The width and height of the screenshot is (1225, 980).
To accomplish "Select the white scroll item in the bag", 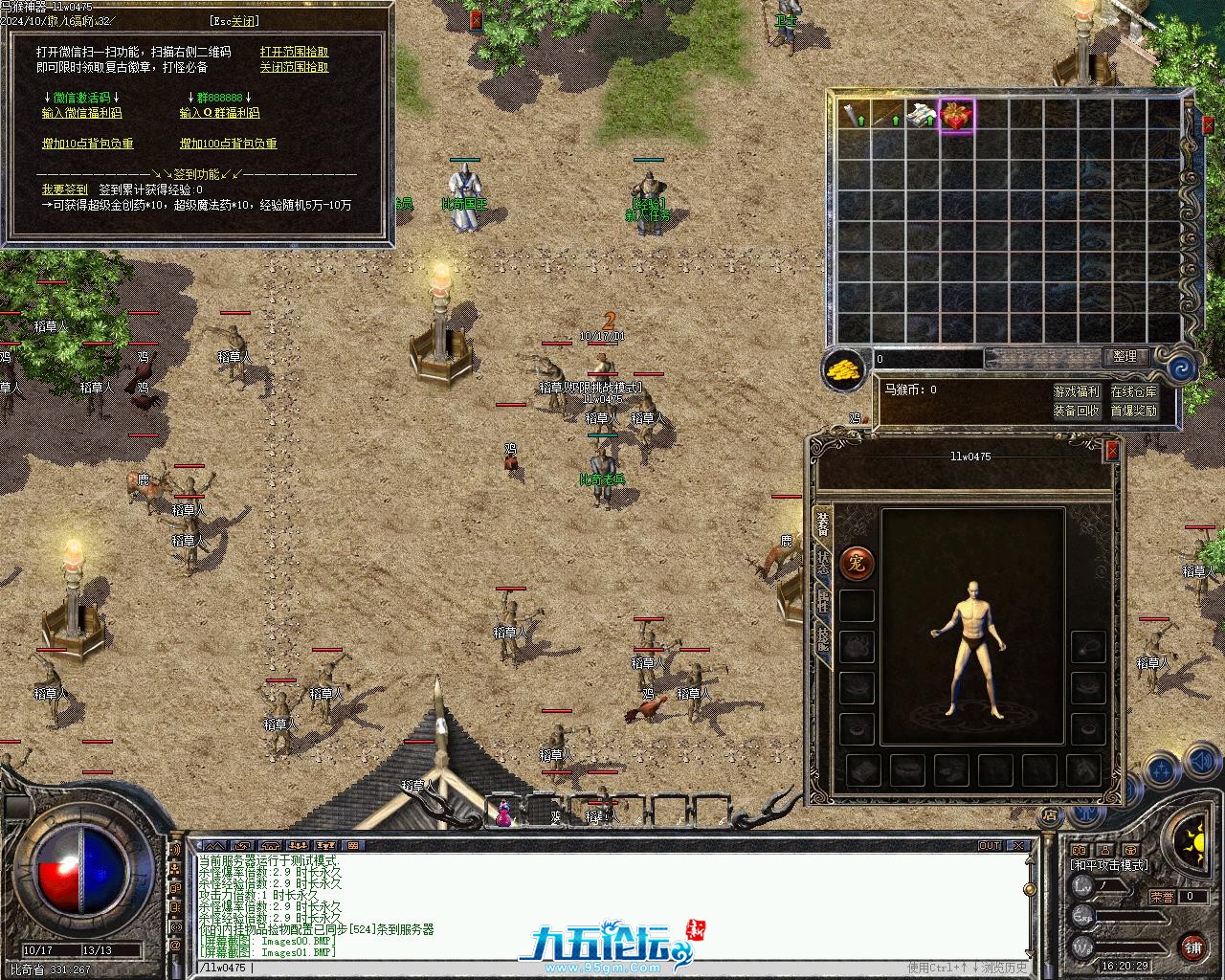I will point(922,116).
